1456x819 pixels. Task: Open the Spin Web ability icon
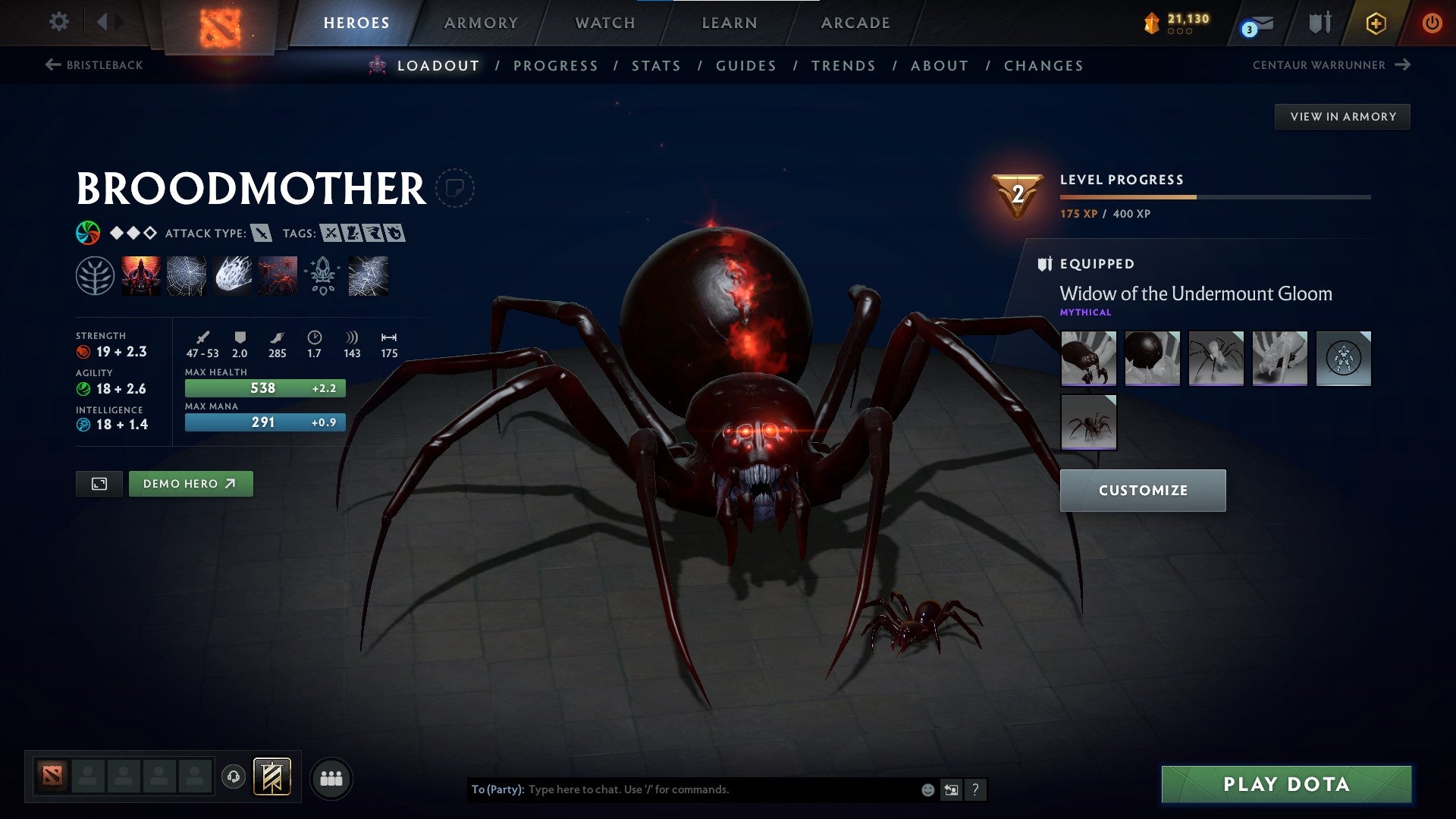(x=187, y=275)
